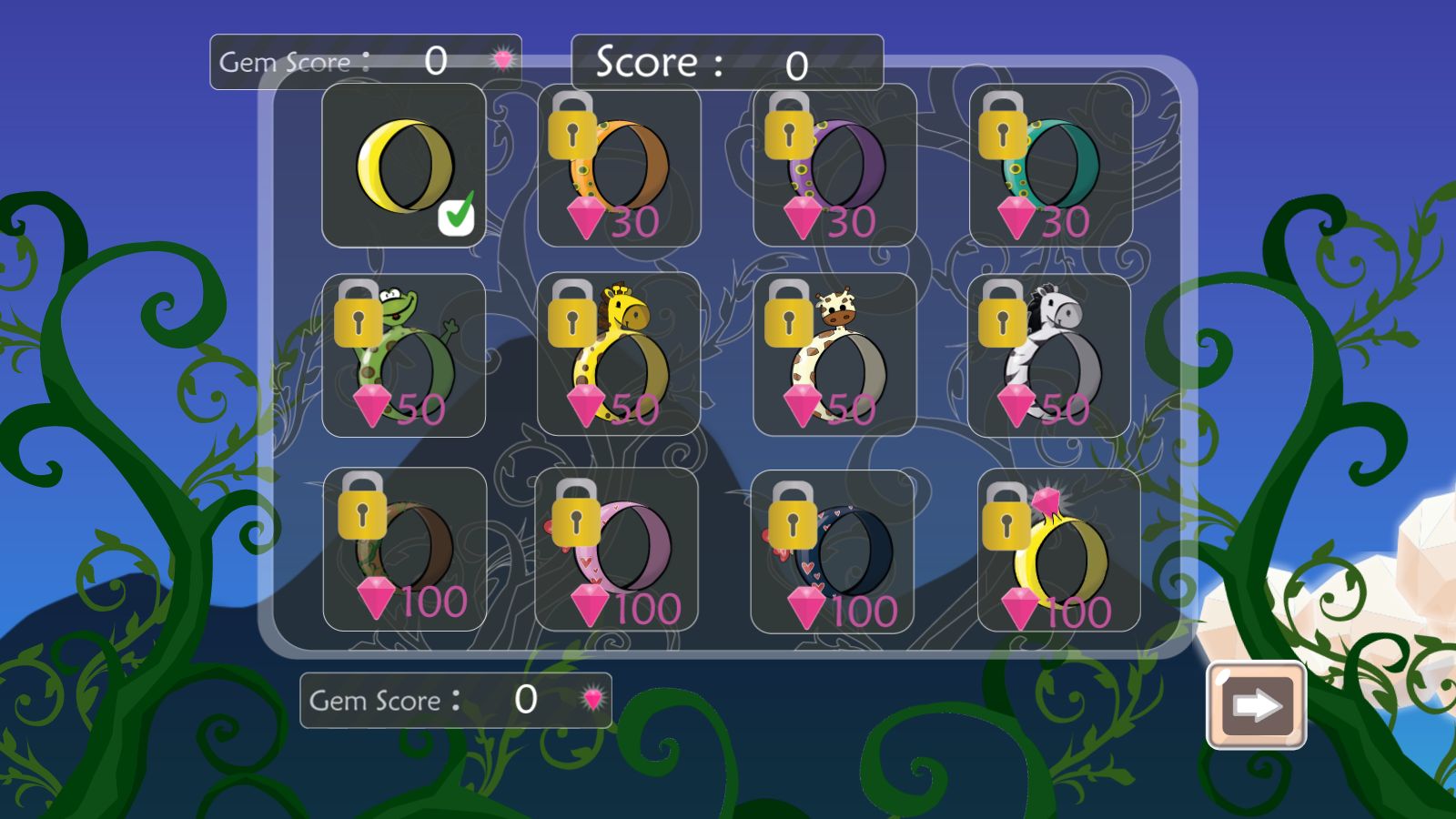Select the dark navy hearts ring tile
The image size is (1456, 819).
coord(833,551)
